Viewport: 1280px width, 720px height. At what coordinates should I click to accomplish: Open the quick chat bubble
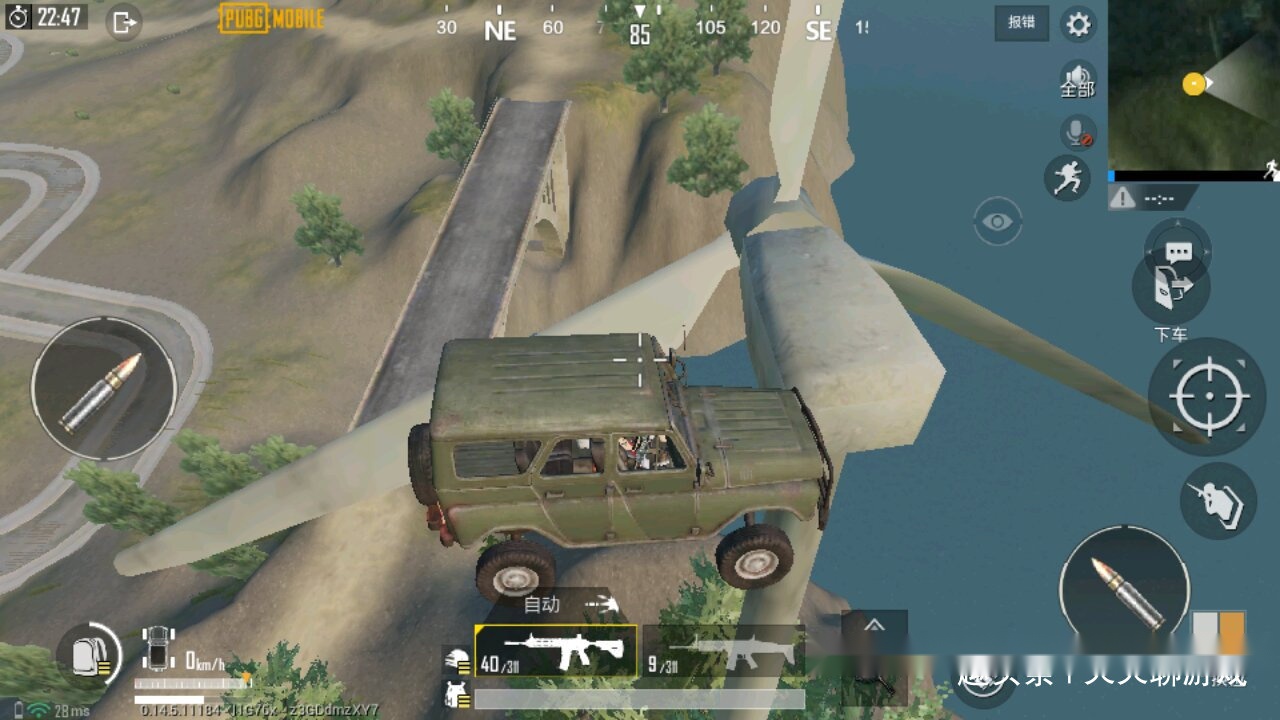pyautogui.click(x=1178, y=250)
